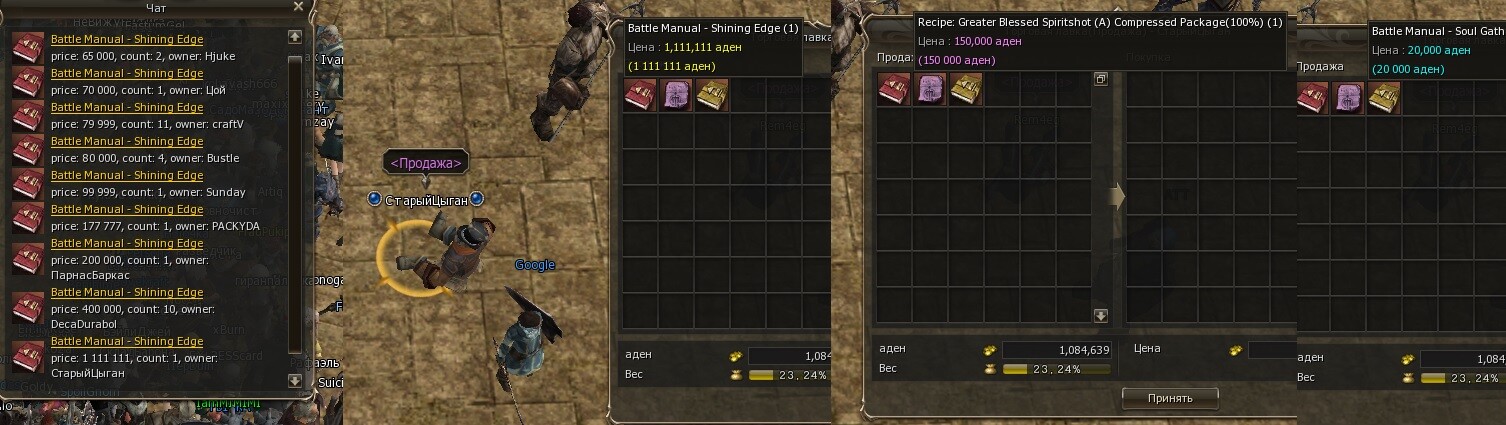
Task: Click the chat list scroll-down arrow
Action: pyautogui.click(x=294, y=380)
